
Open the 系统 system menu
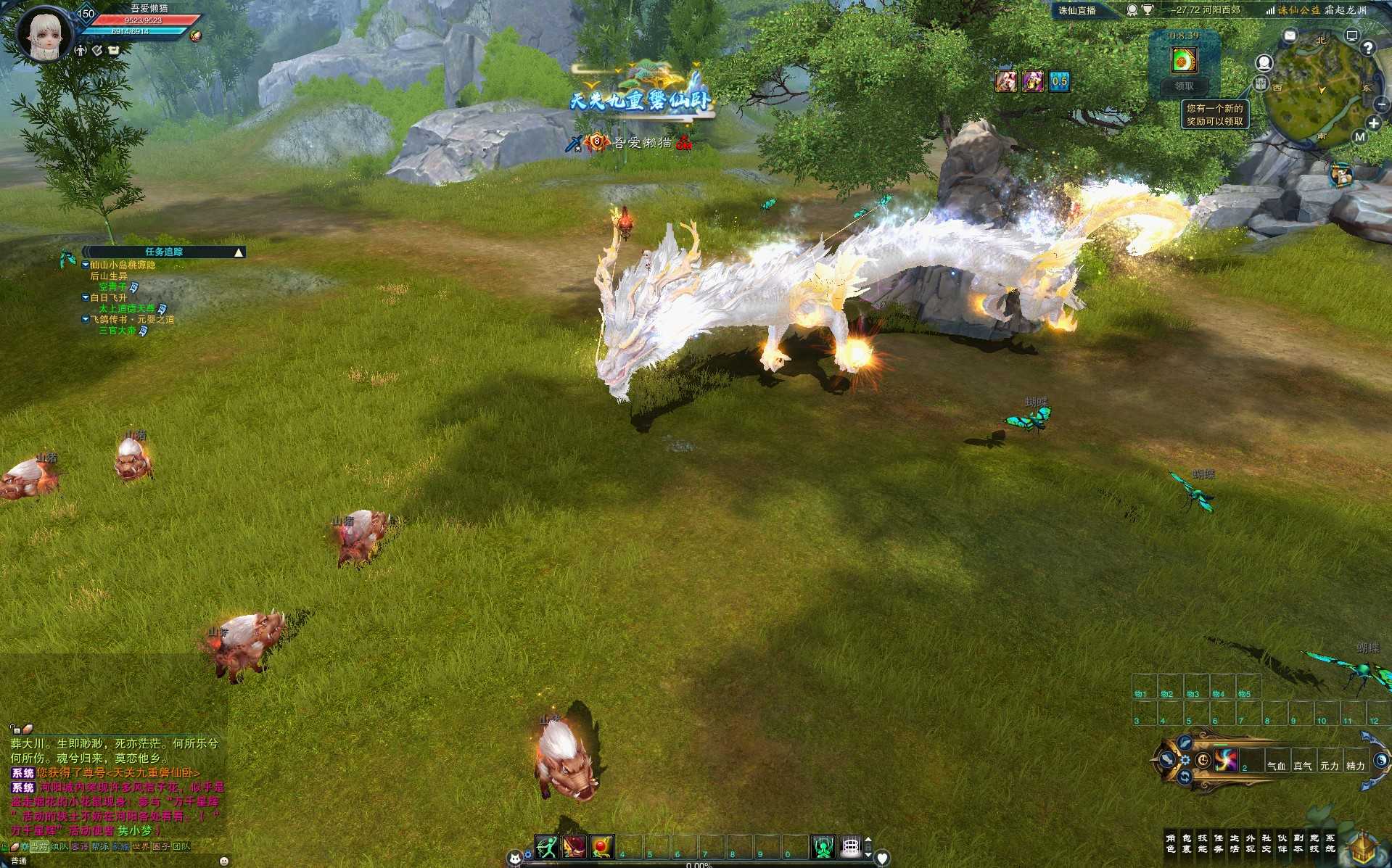(x=1330, y=843)
